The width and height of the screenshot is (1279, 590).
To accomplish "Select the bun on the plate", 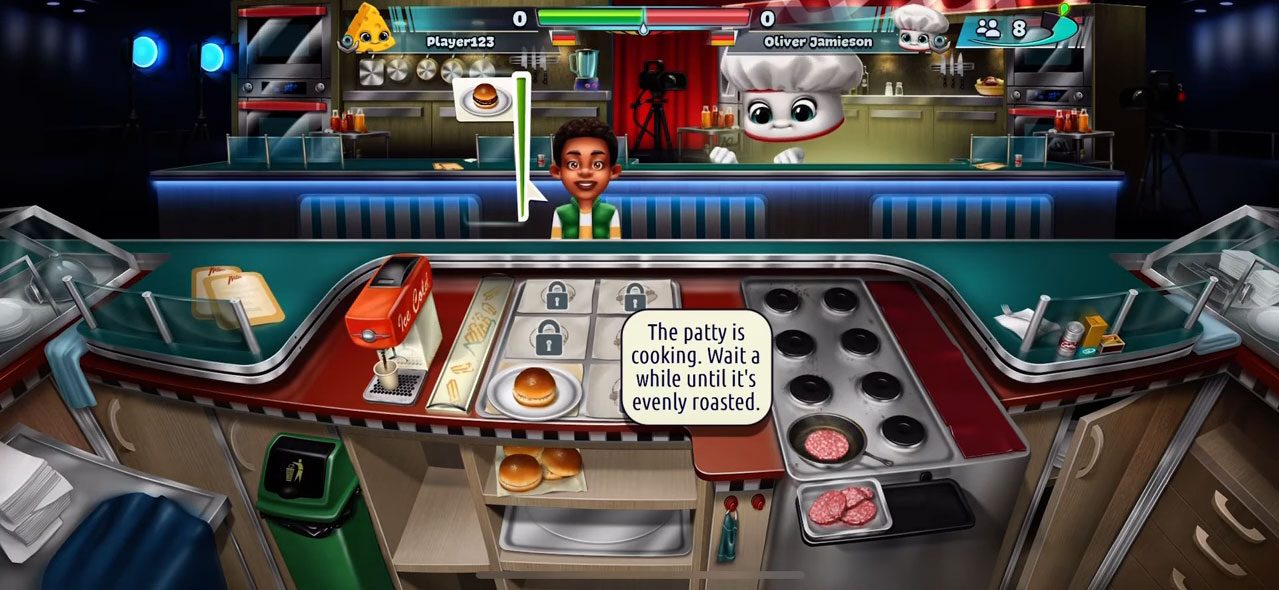I will coord(534,387).
